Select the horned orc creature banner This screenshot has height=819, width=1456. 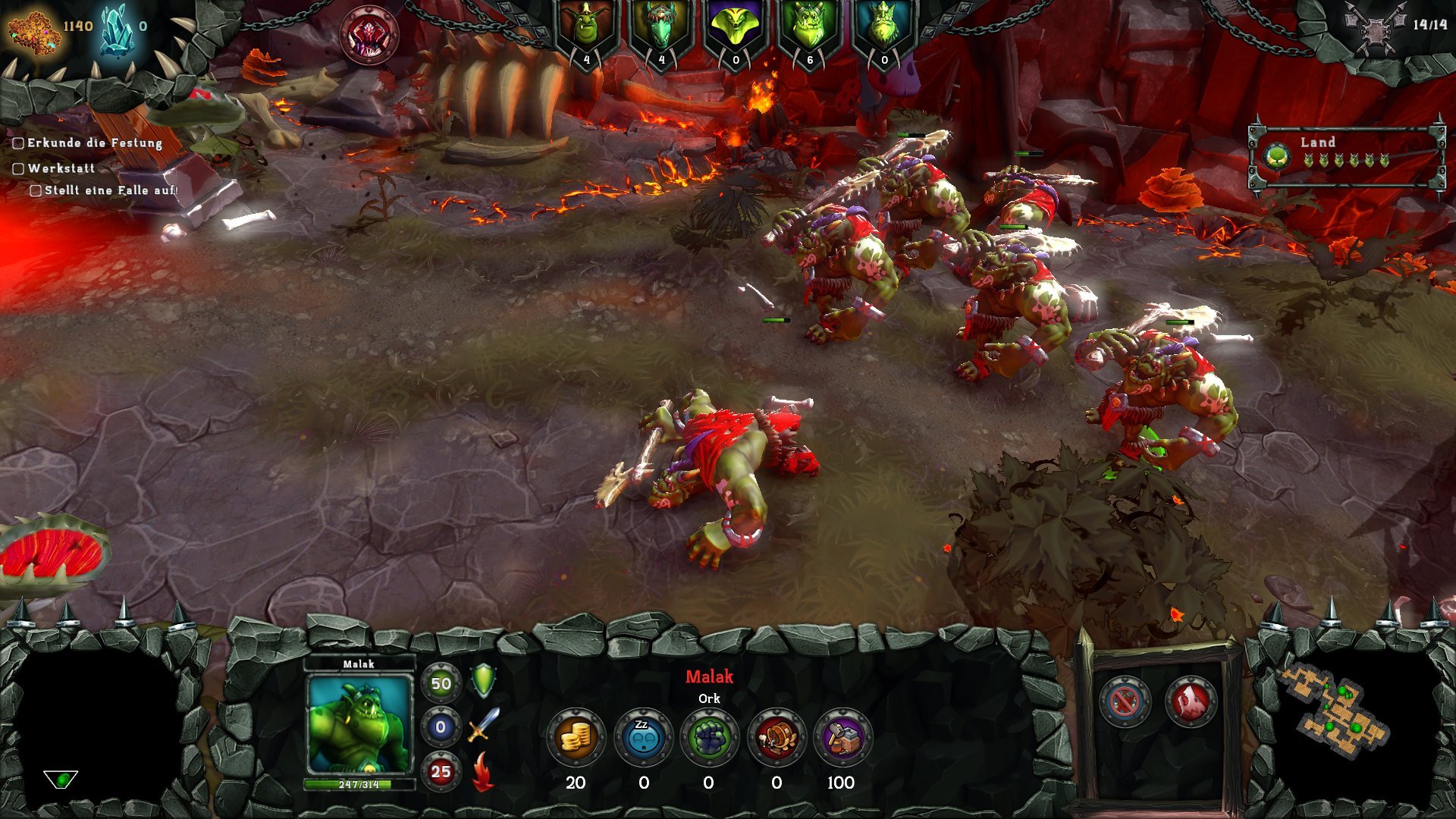click(808, 30)
